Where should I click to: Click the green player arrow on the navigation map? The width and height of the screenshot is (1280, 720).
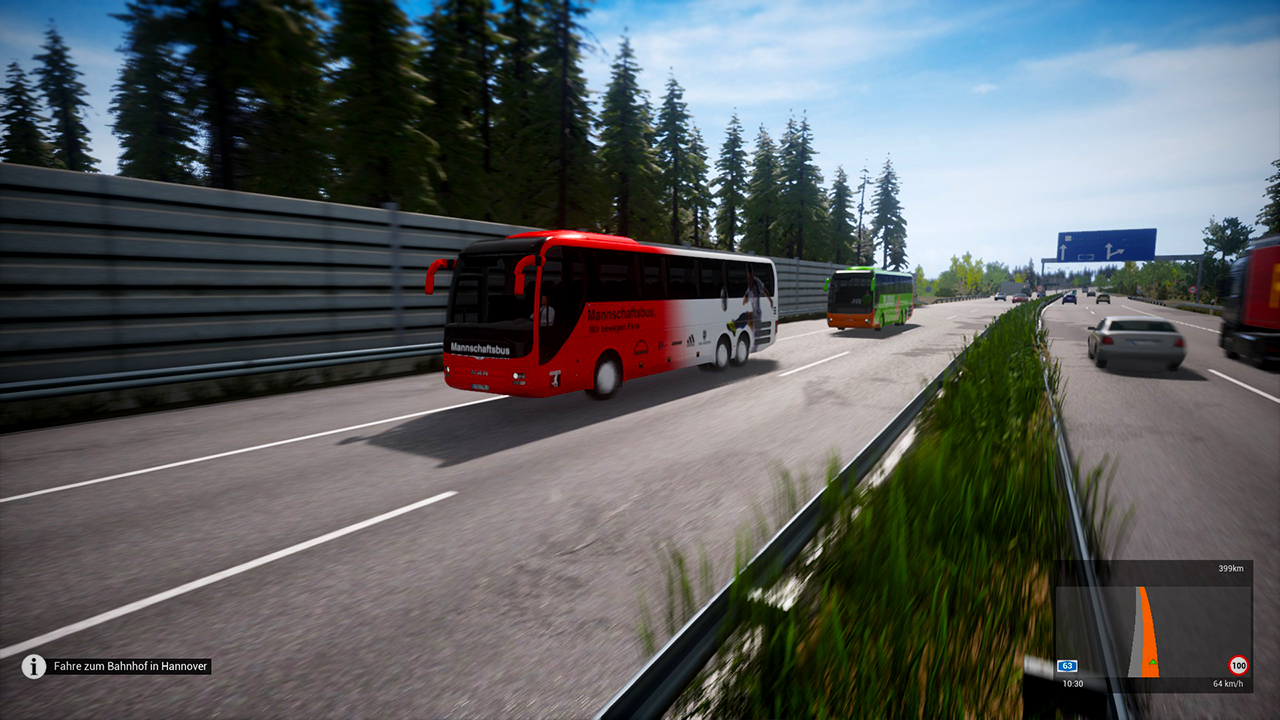click(1153, 662)
